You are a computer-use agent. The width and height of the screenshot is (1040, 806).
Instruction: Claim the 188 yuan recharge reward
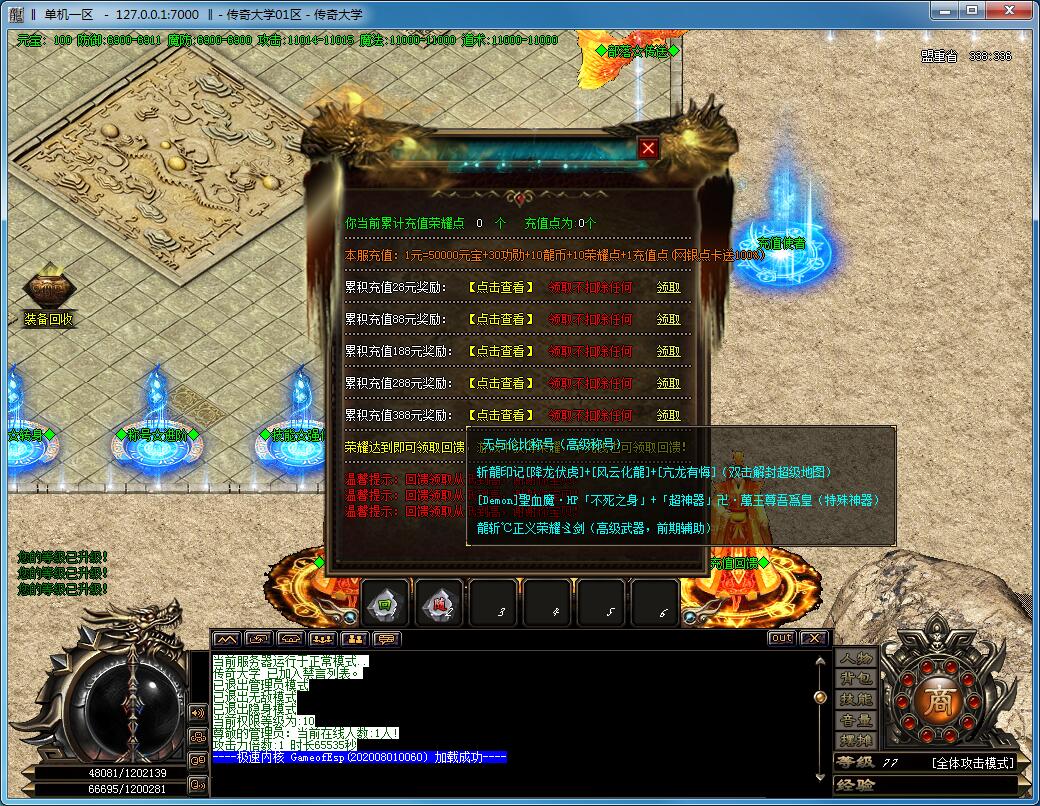668,351
